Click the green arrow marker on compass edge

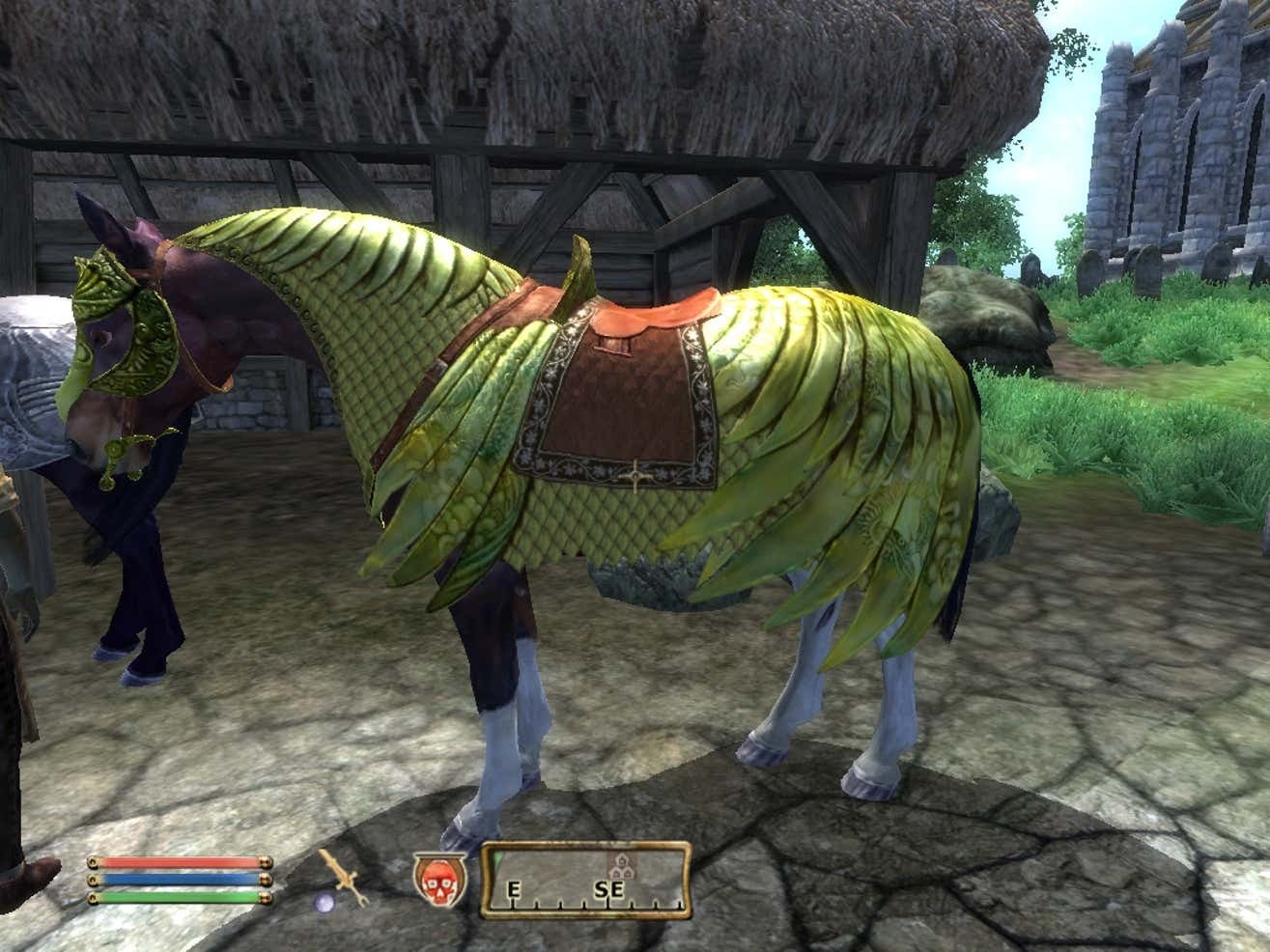[x=496, y=859]
